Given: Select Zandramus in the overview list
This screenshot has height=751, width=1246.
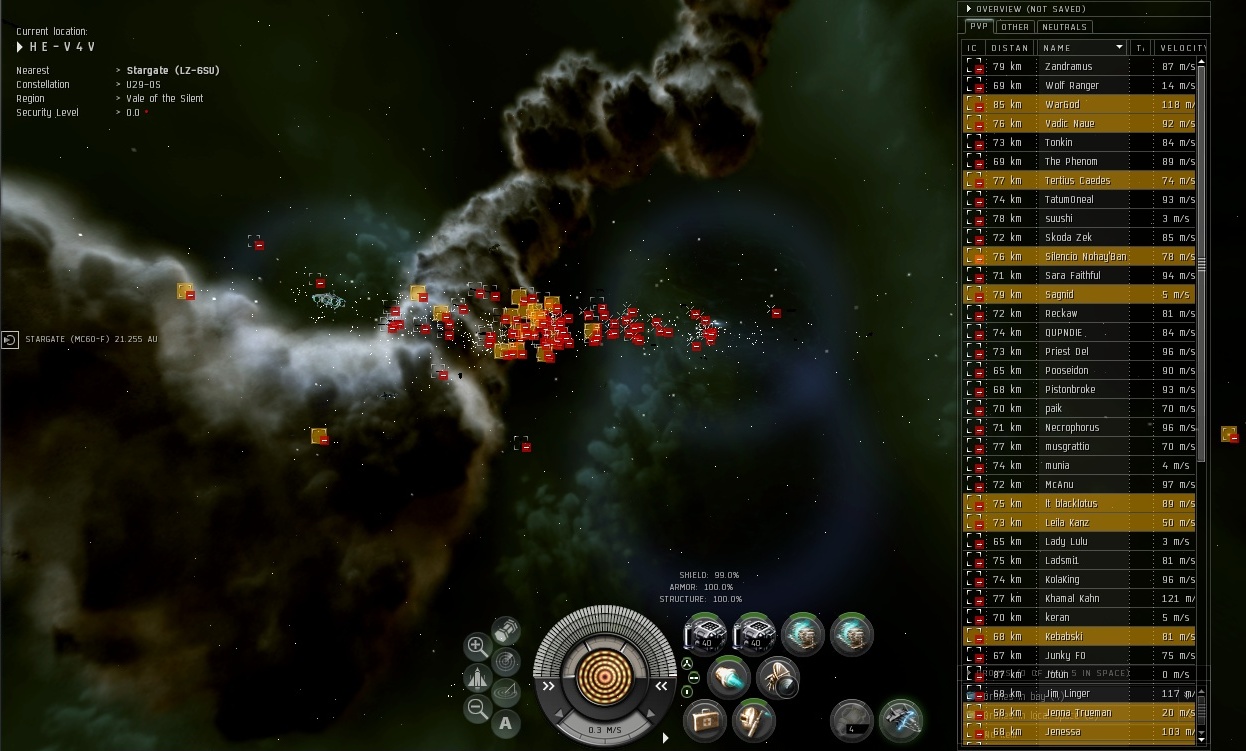Looking at the screenshot, I should tap(1068, 66).
